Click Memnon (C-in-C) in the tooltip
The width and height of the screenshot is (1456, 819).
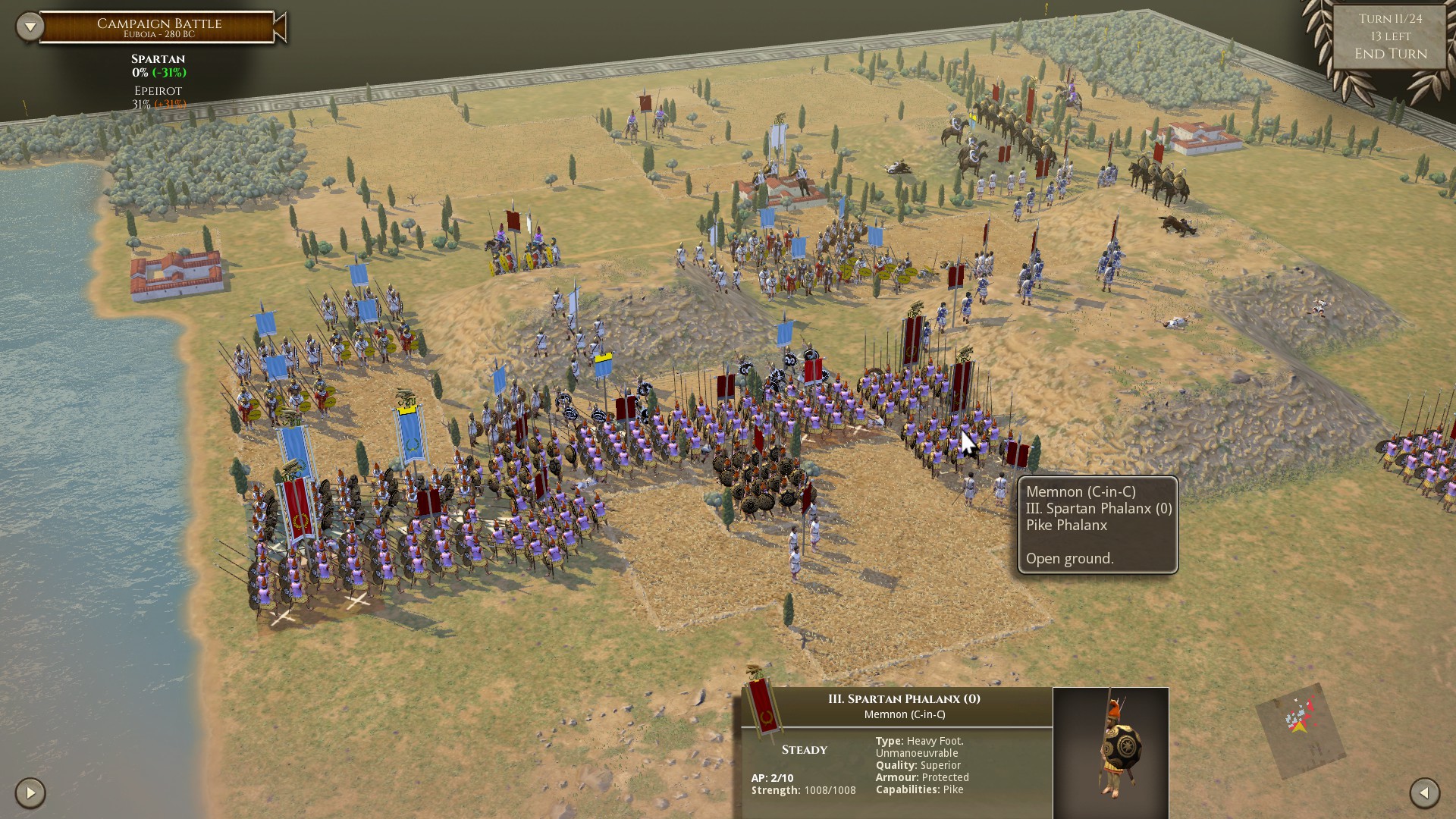click(x=1080, y=491)
